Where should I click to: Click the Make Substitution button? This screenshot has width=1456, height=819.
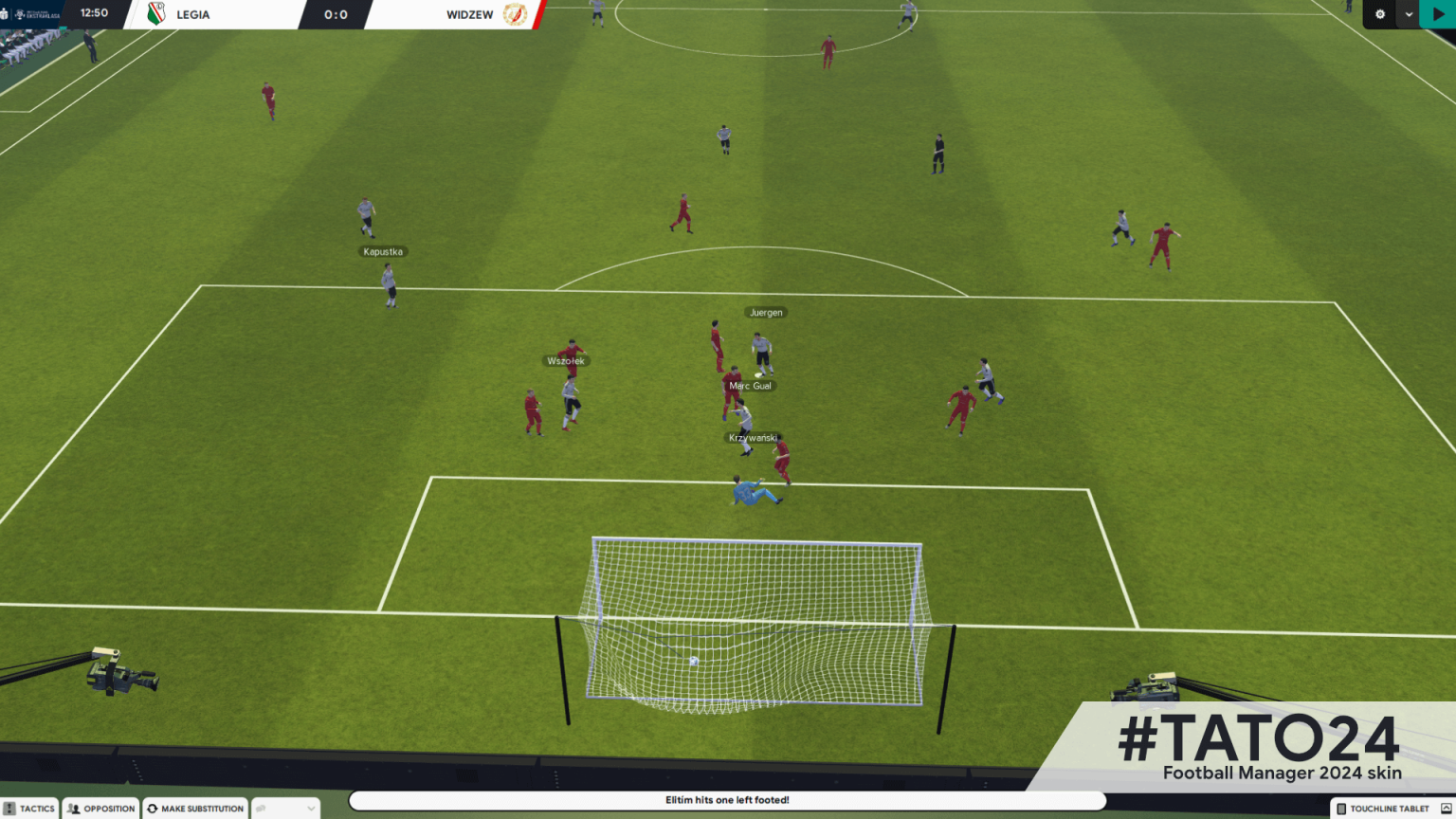[194, 808]
